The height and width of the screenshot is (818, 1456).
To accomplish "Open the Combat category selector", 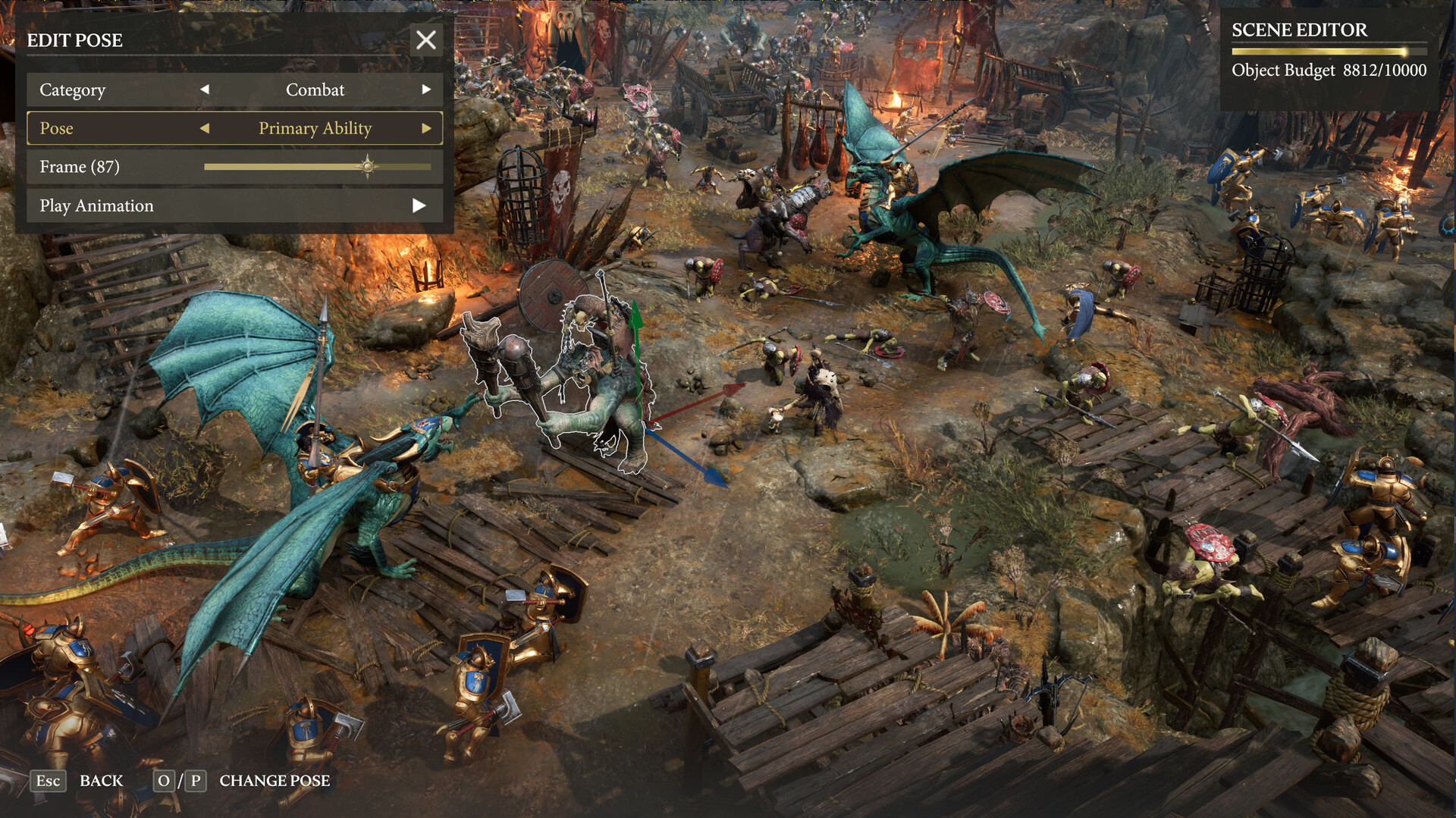I will (x=315, y=89).
